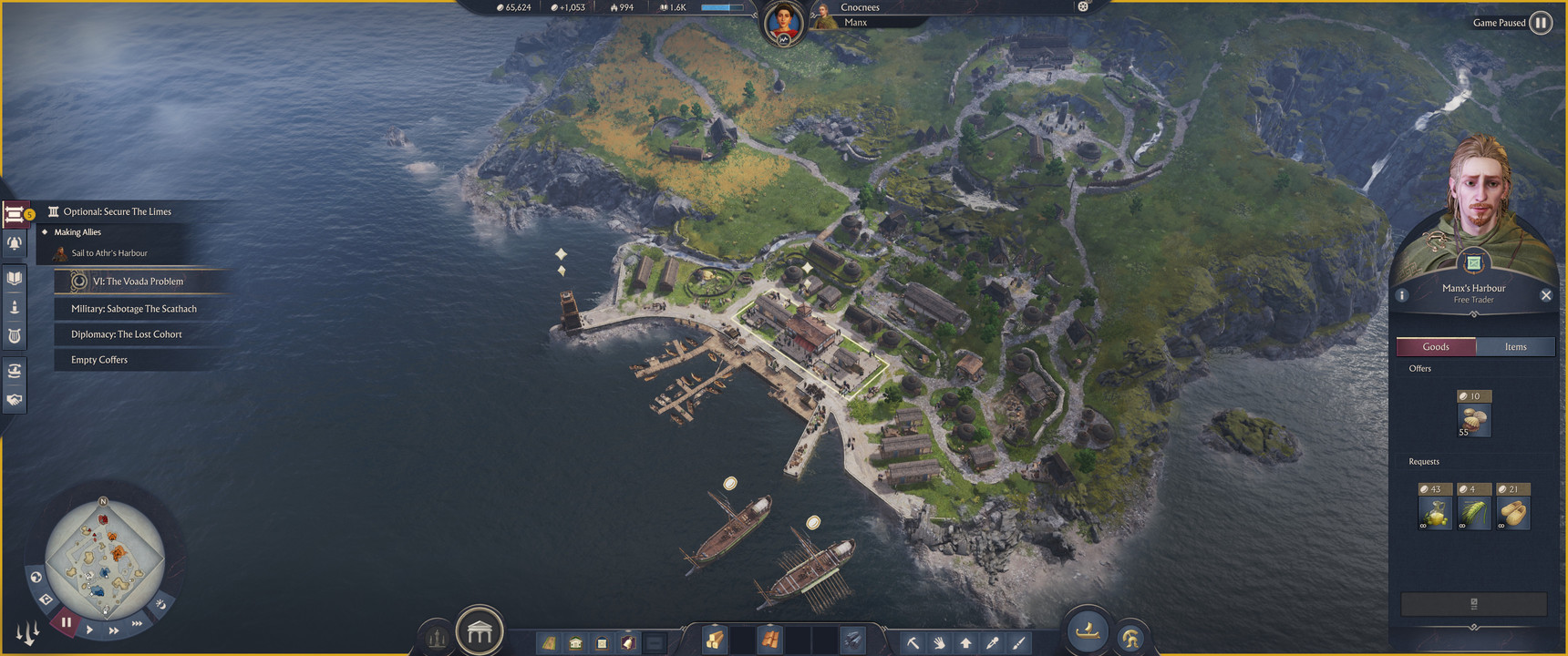Set game speed to normal play
This screenshot has height=656, width=1568.
(89, 629)
